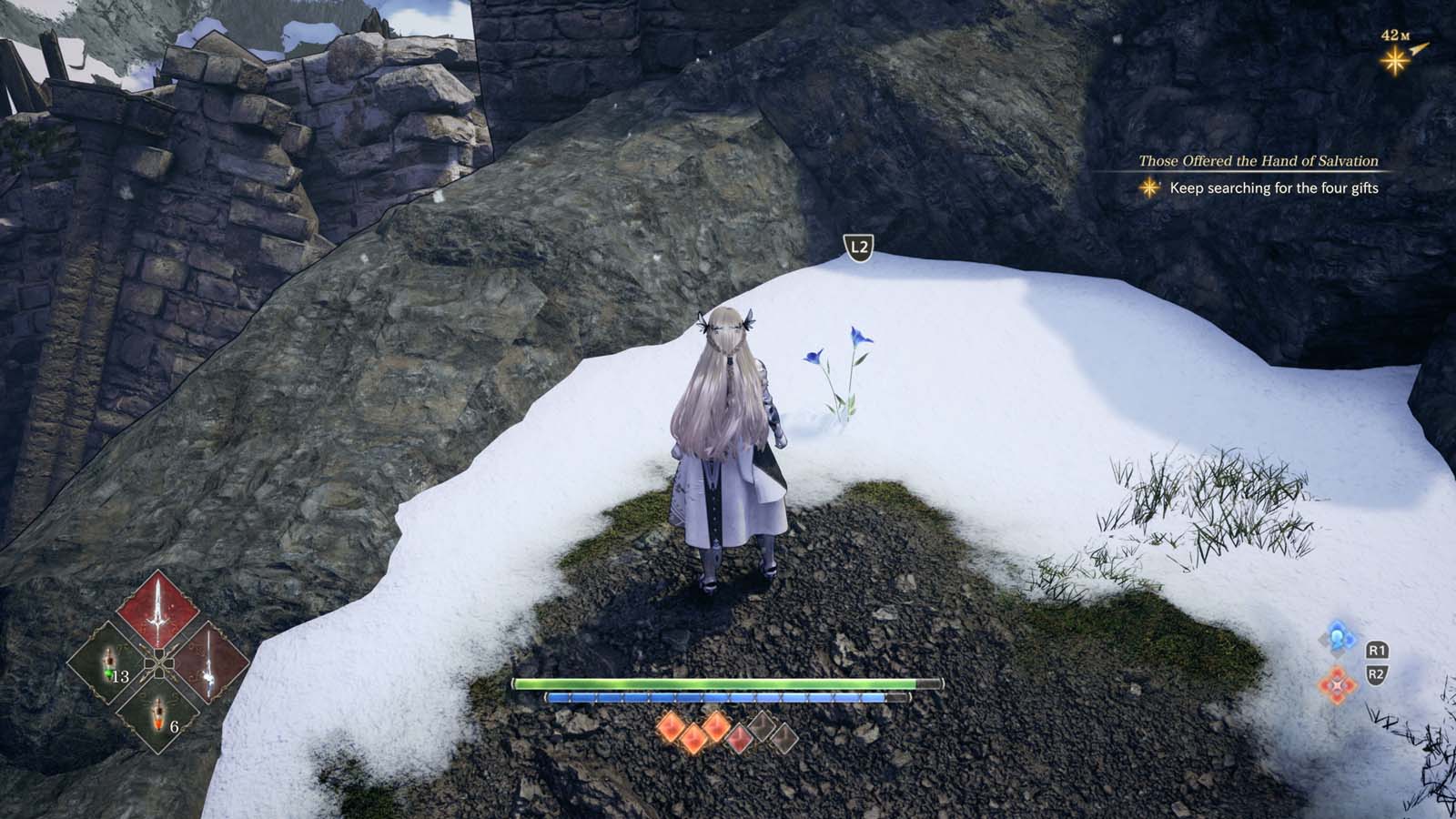1456x819 pixels.
Task: Expand the quest objective under the title
Action: pos(1274,187)
